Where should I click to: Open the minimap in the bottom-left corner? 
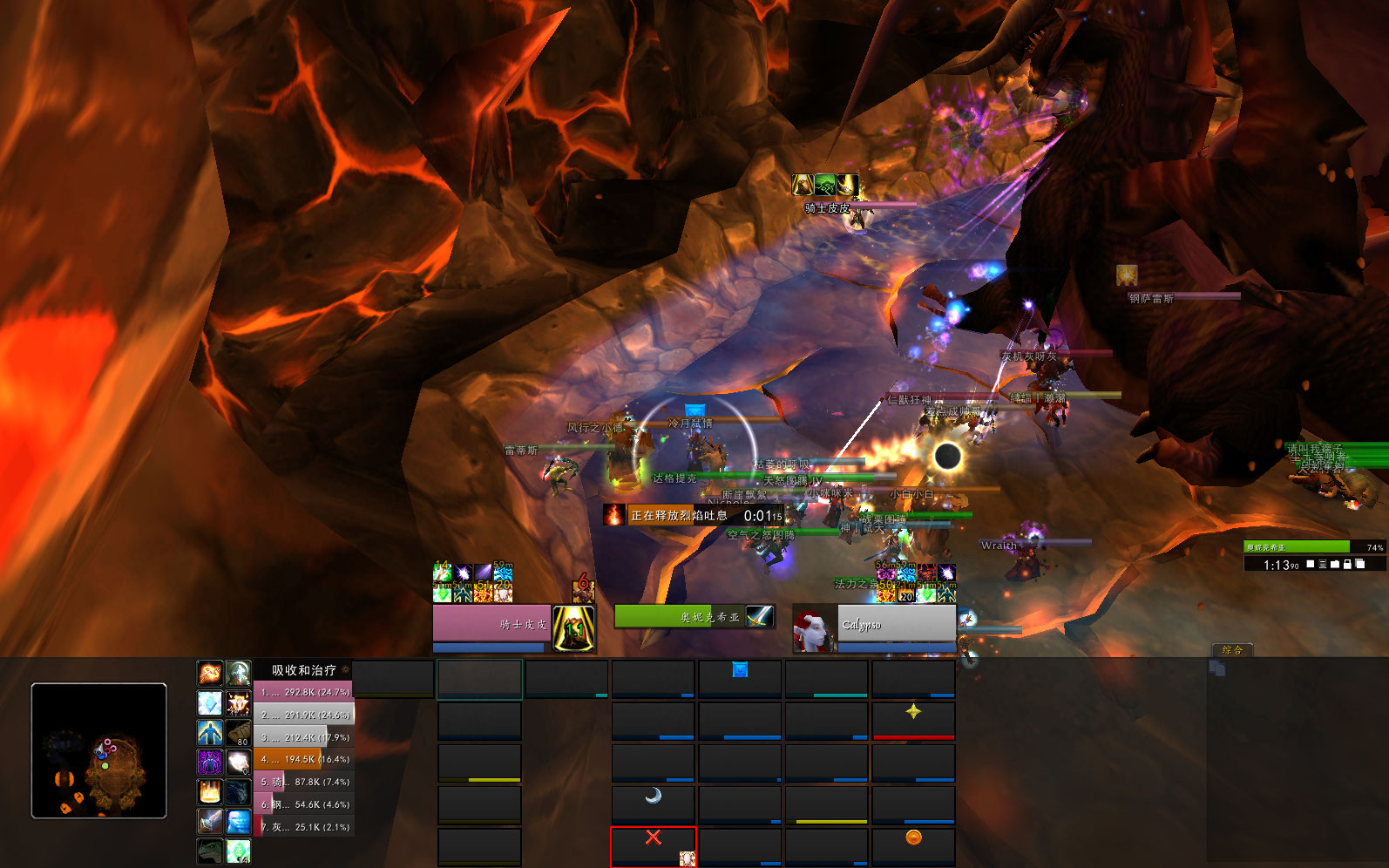(x=98, y=750)
